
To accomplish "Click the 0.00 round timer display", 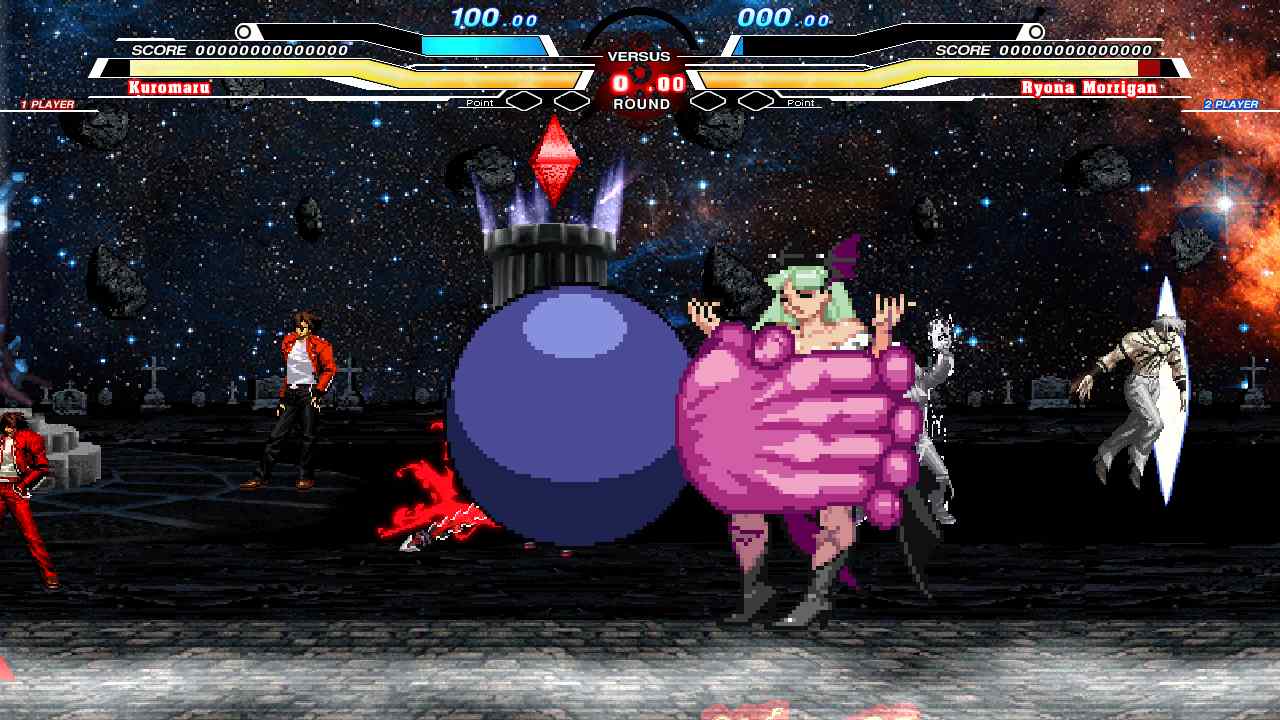I will coord(645,85).
